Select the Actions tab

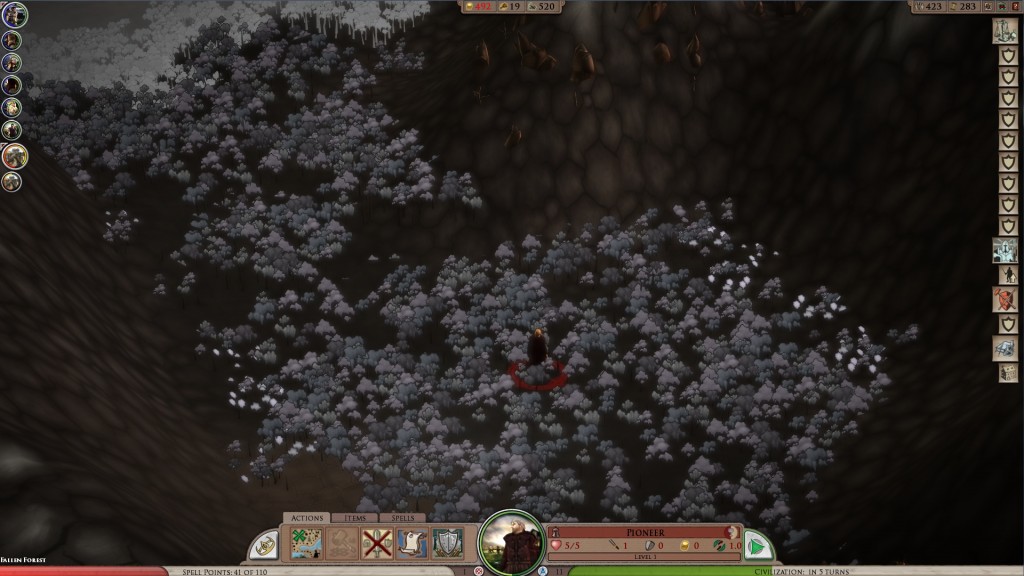coord(305,518)
